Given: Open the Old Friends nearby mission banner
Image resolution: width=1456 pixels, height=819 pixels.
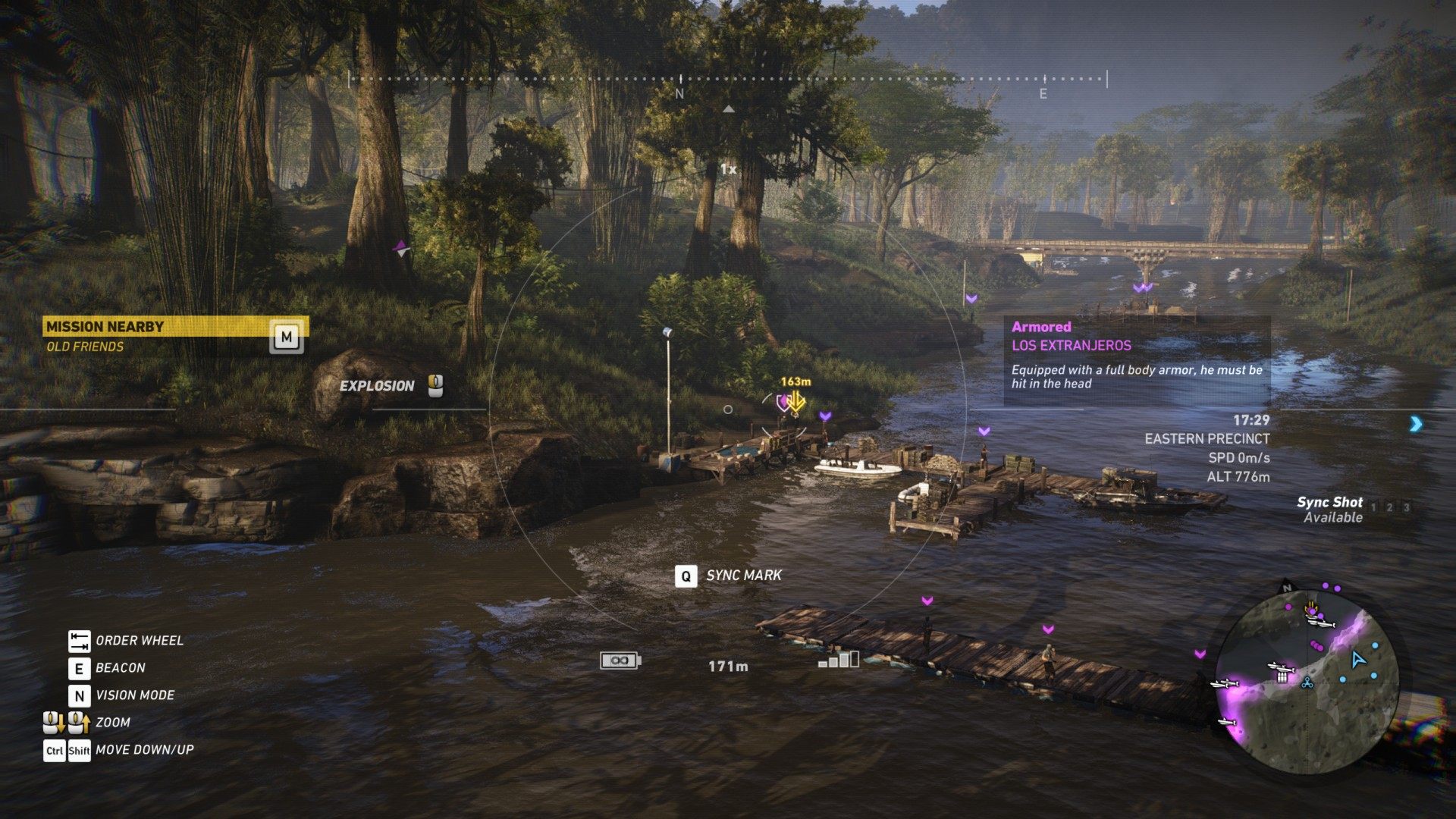Looking at the screenshot, I should point(174,335).
